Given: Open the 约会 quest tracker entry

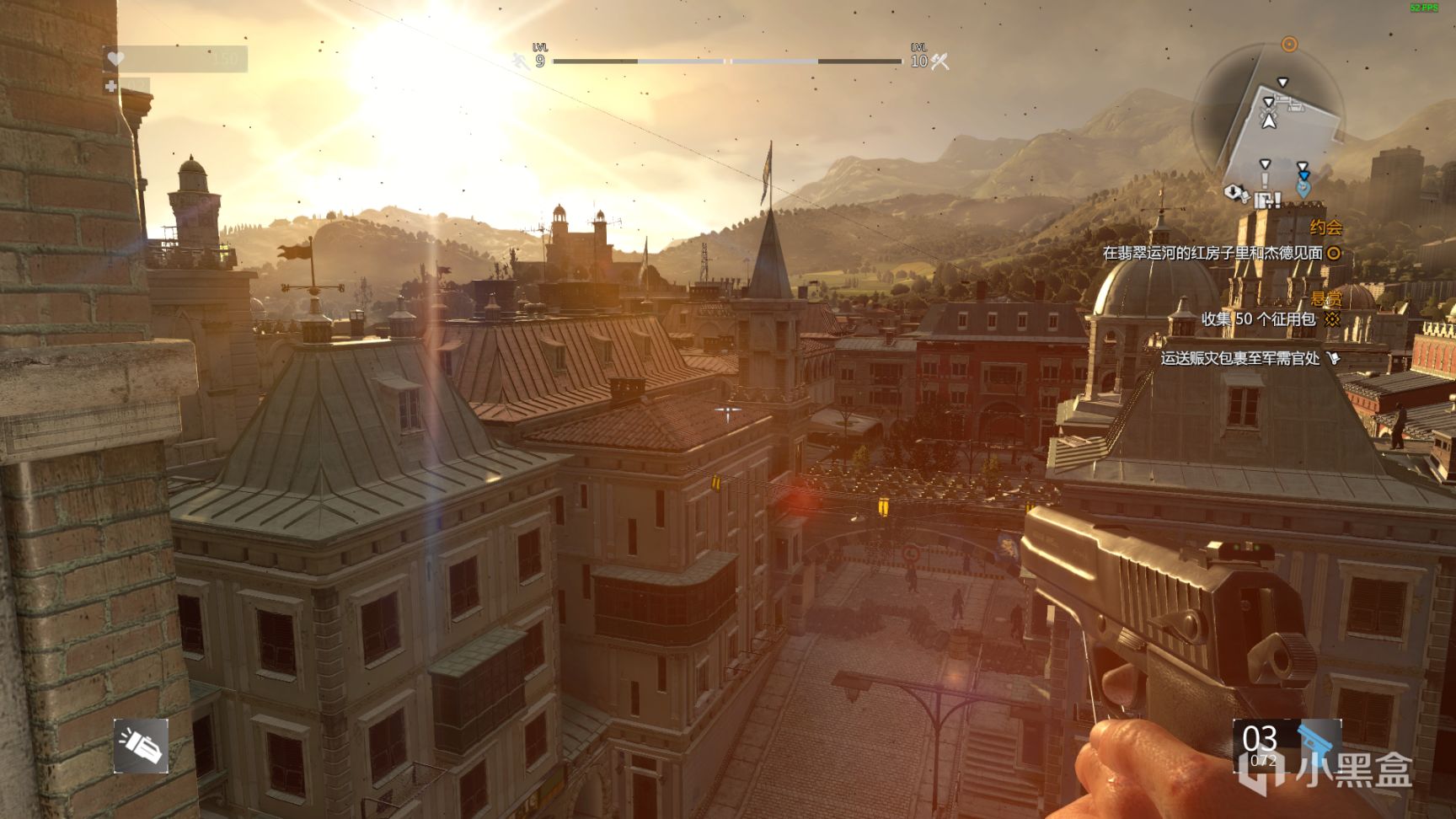Looking at the screenshot, I should coord(1325,227).
